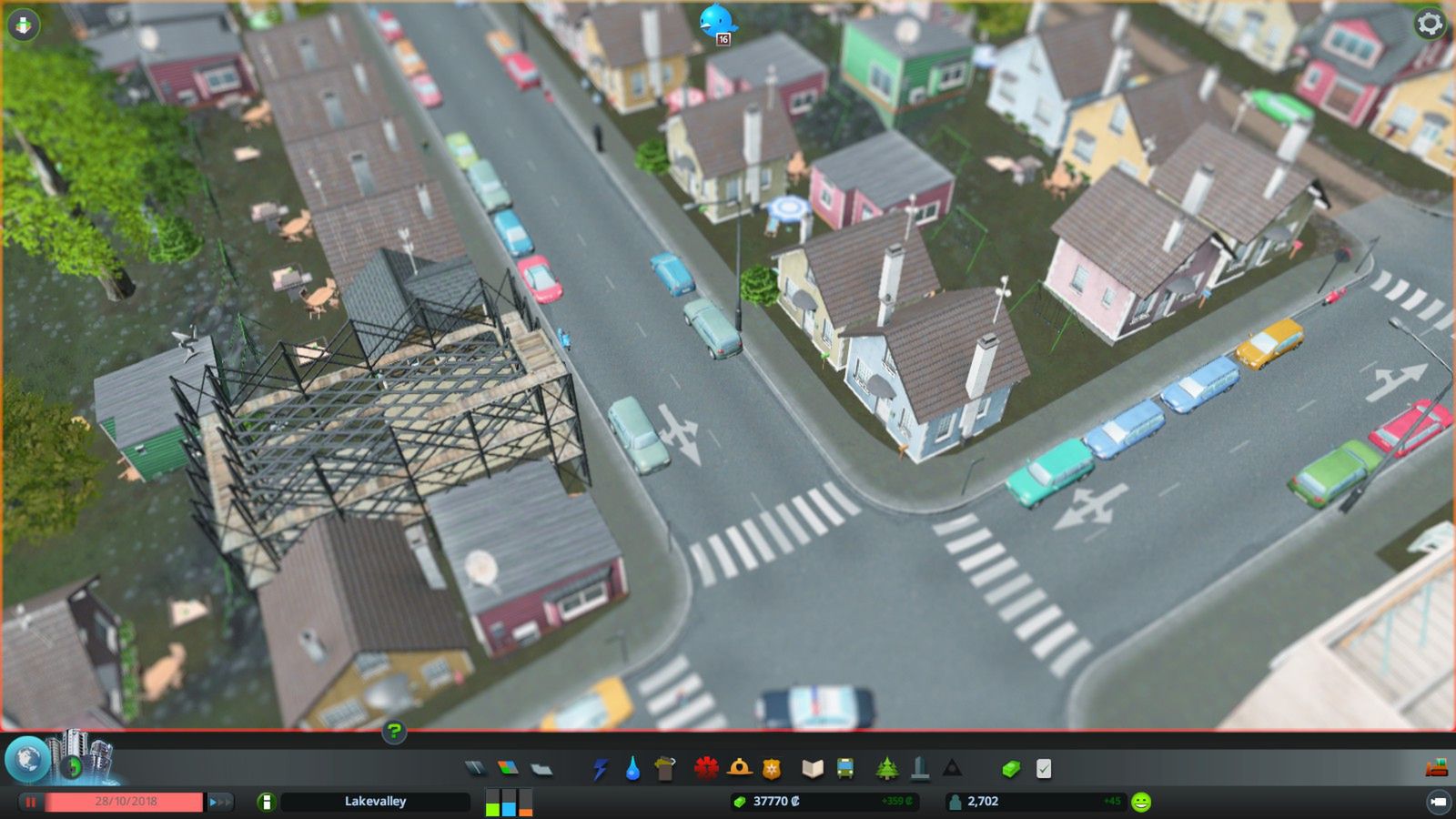Viewport: 1456px width, 819px height.
Task: Open the Fire Department menu
Action: coord(737,769)
